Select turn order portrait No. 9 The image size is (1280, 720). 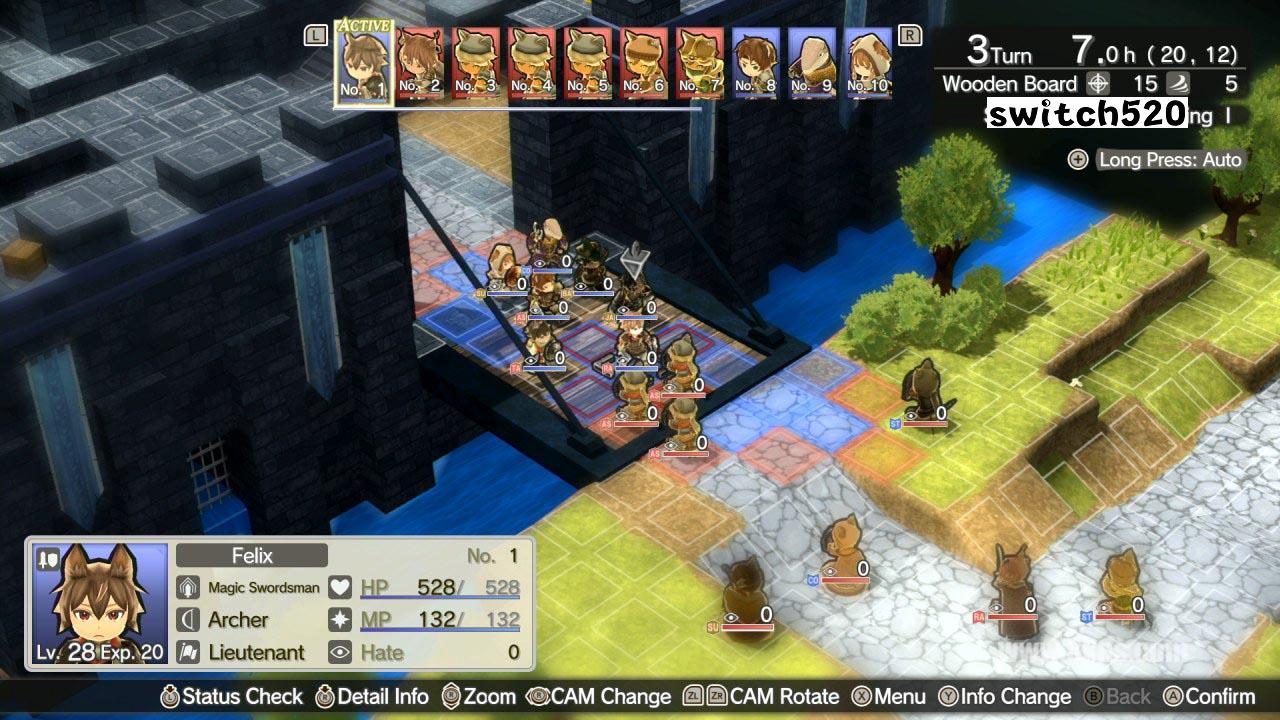(812, 62)
